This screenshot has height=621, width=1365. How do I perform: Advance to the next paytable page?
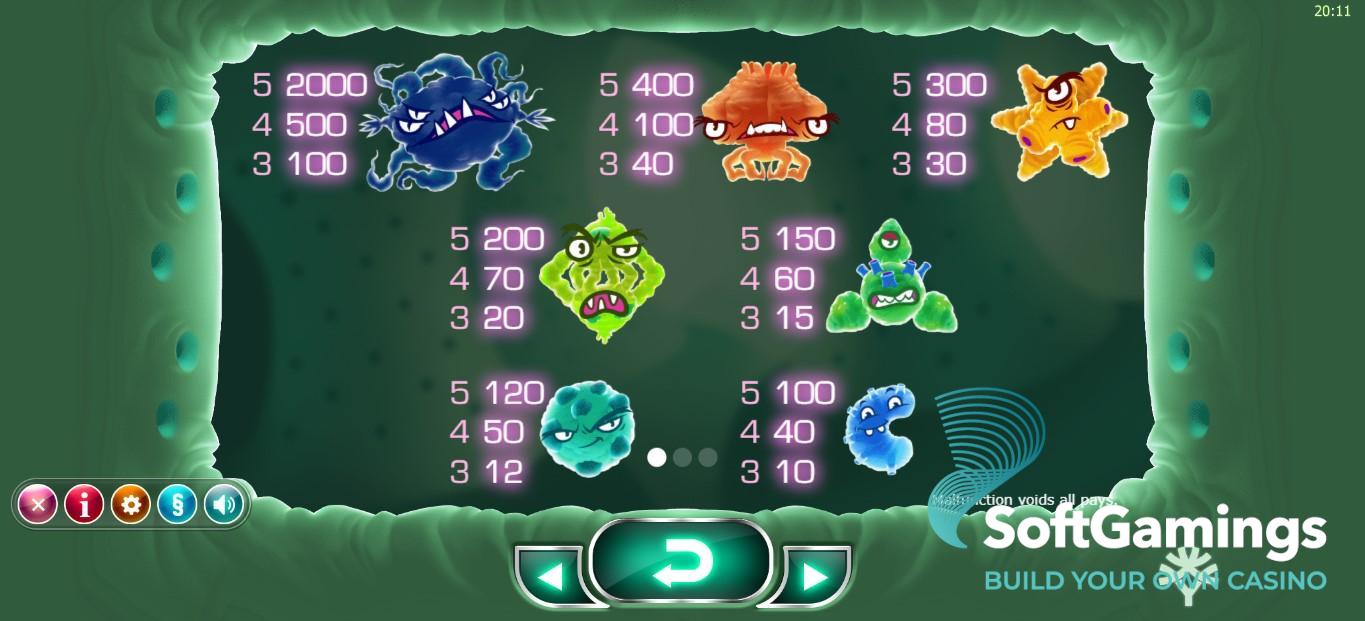point(815,576)
